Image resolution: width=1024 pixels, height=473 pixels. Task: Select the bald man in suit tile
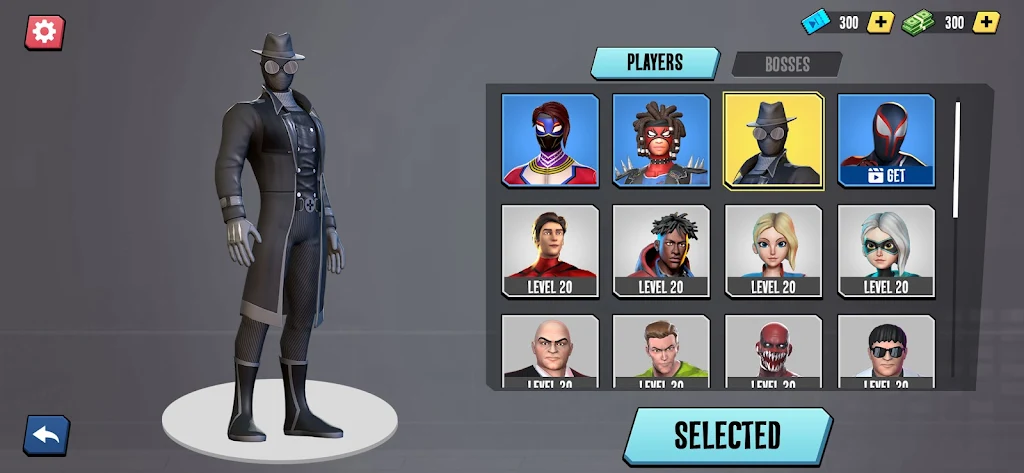(x=550, y=350)
